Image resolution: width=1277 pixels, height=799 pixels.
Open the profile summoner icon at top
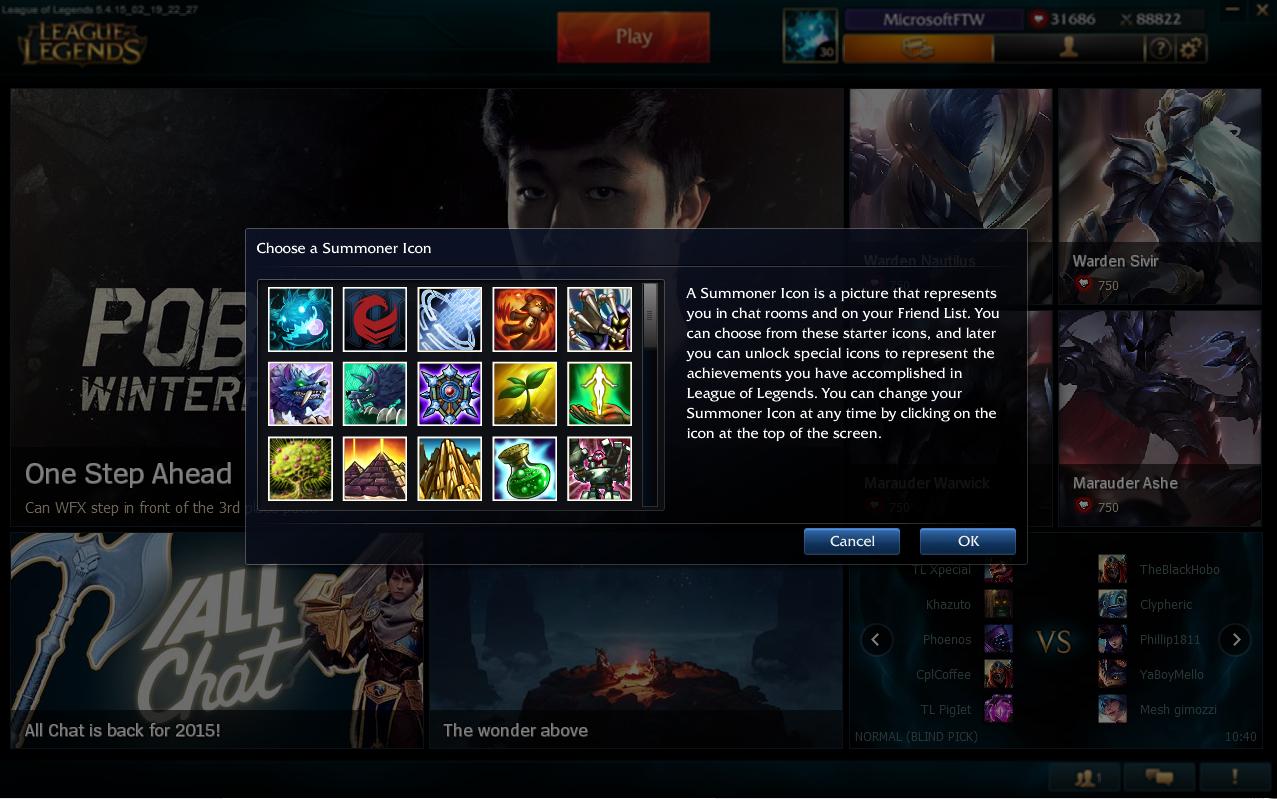coord(809,36)
